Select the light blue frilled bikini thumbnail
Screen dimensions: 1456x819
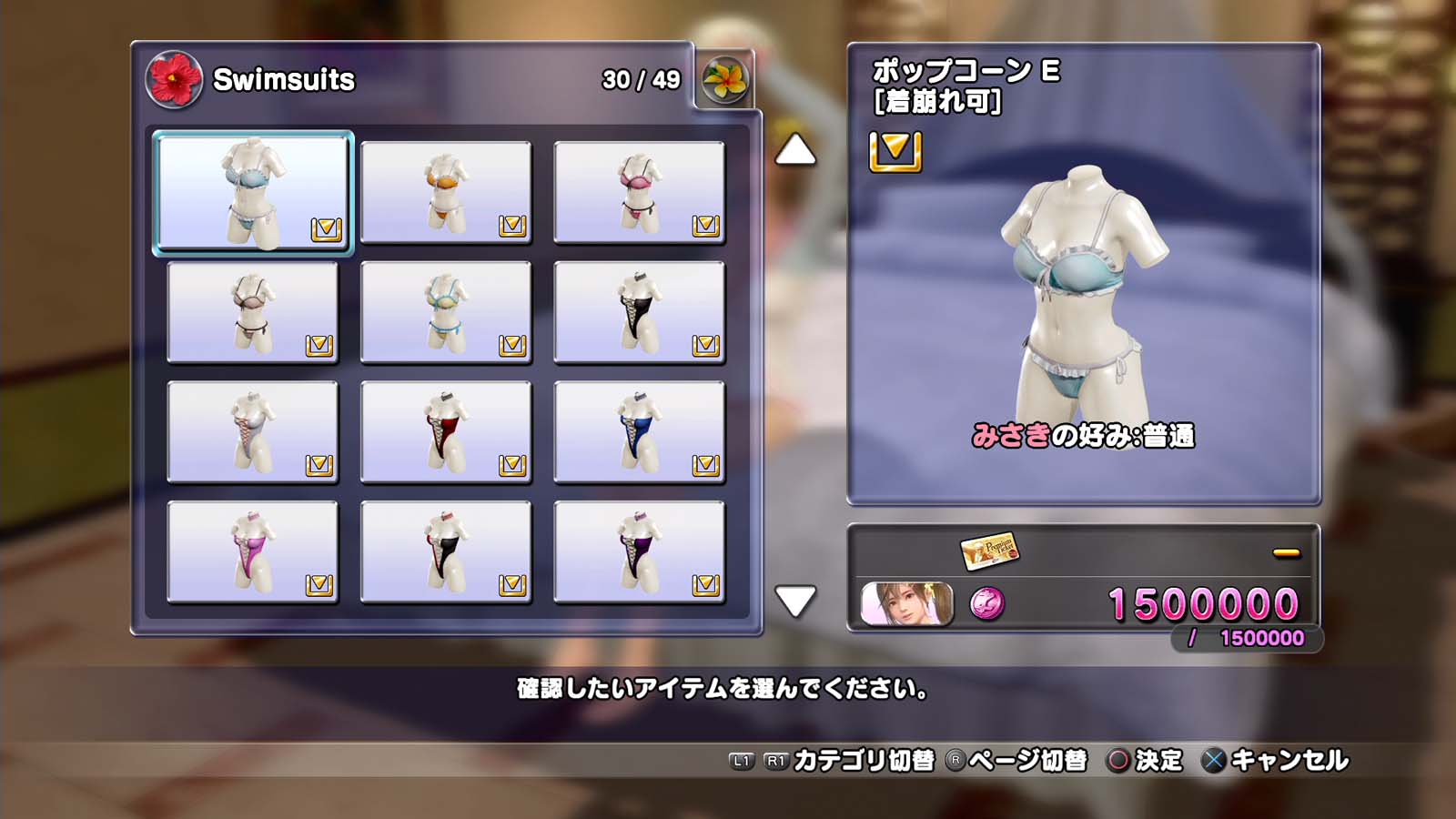[x=253, y=193]
